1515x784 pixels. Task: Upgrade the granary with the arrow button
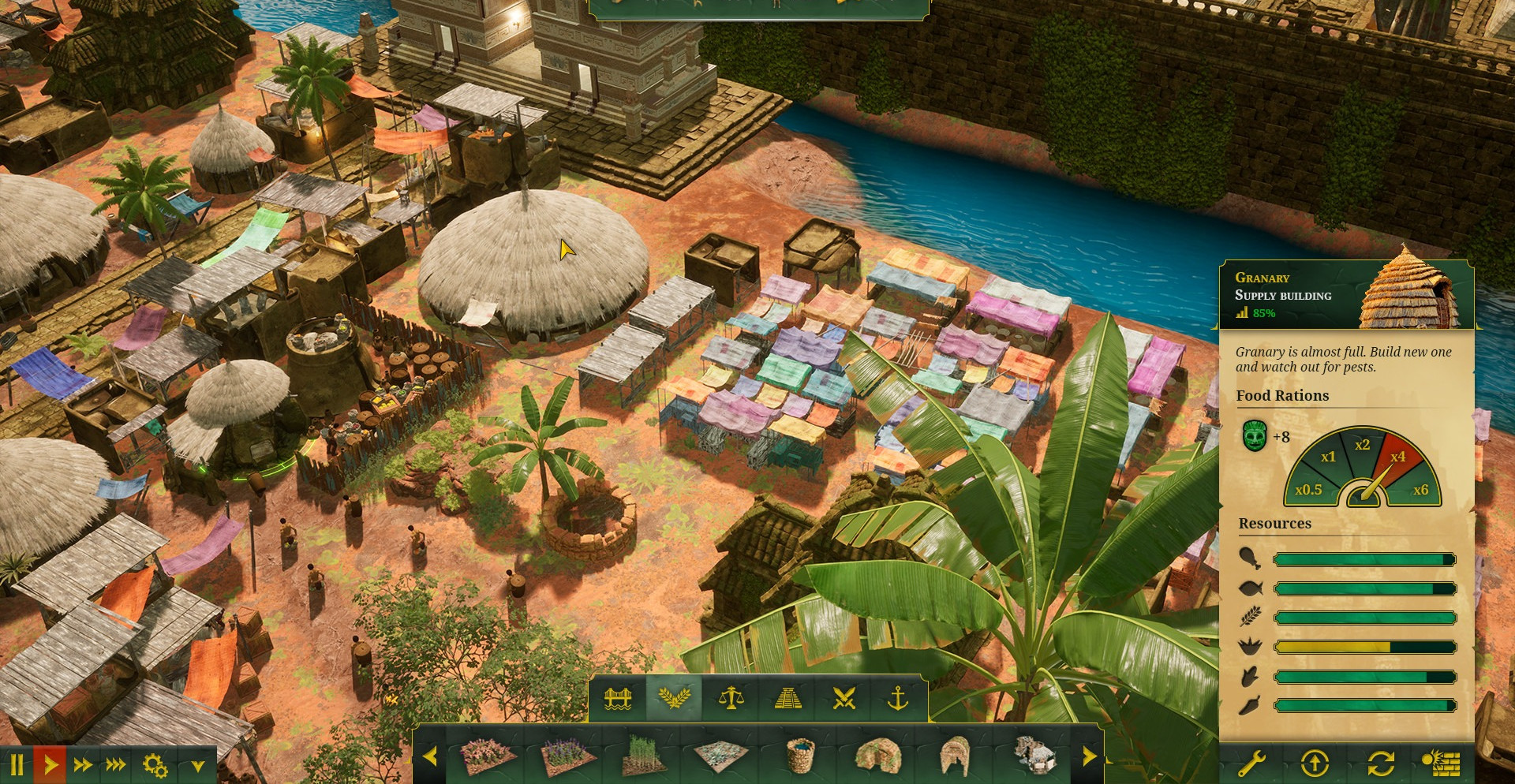point(1315,763)
